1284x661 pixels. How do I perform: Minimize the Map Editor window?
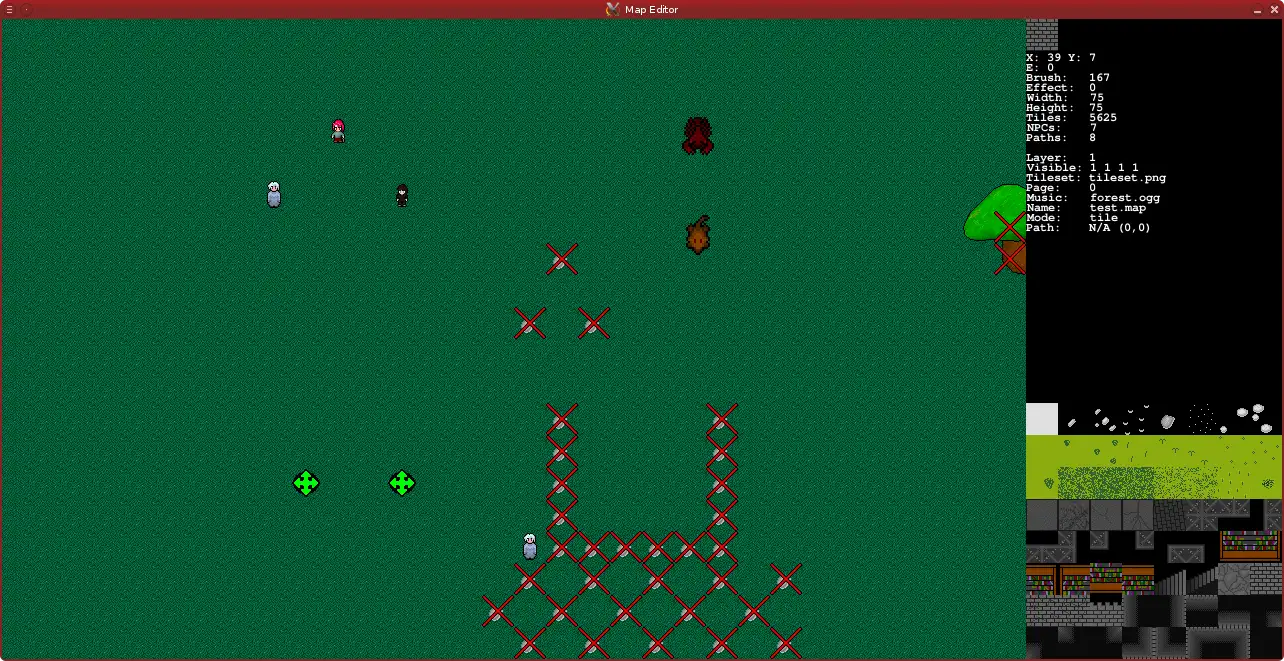(x=1257, y=9)
